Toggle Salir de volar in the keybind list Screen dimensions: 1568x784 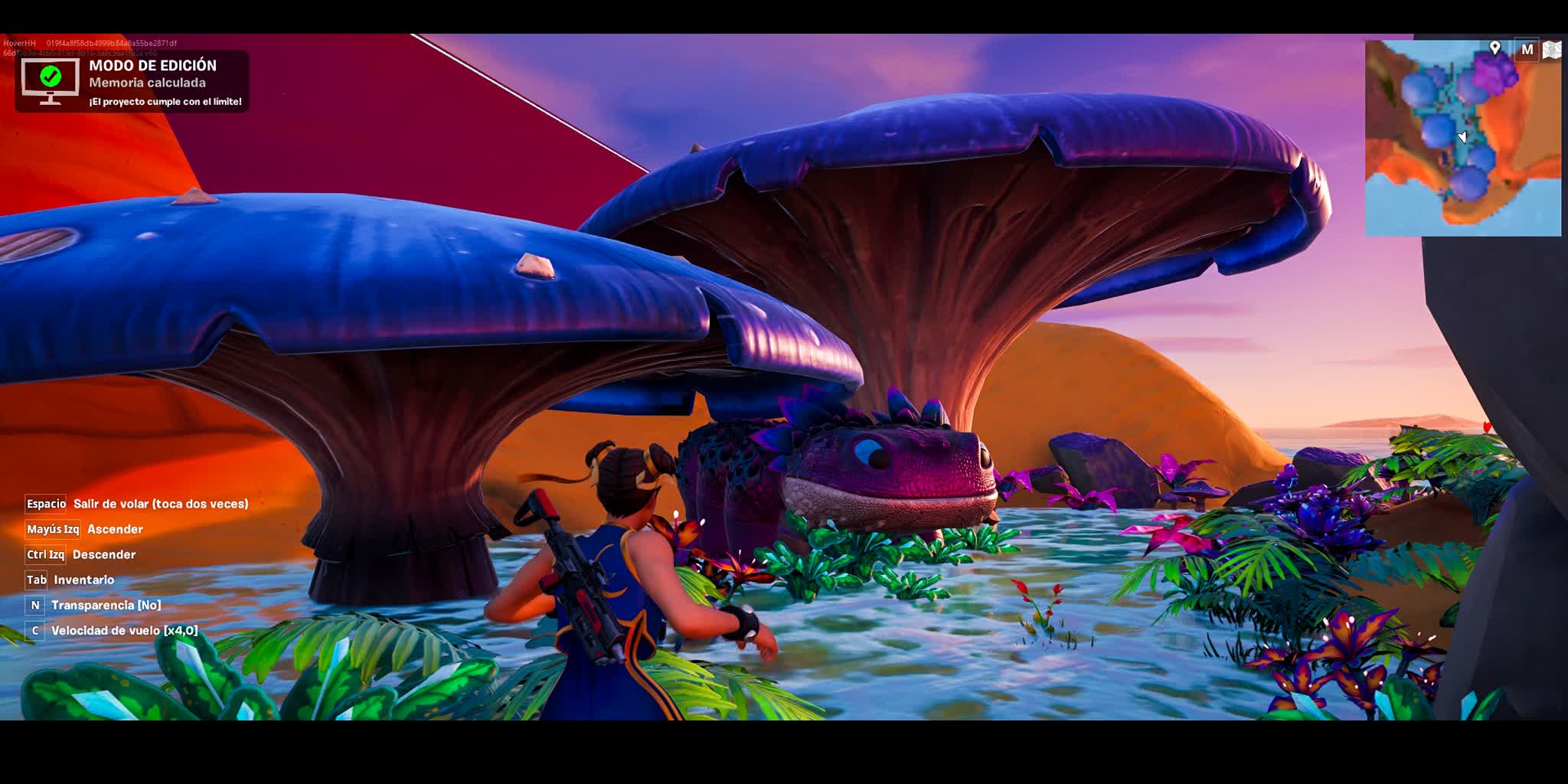click(x=160, y=505)
